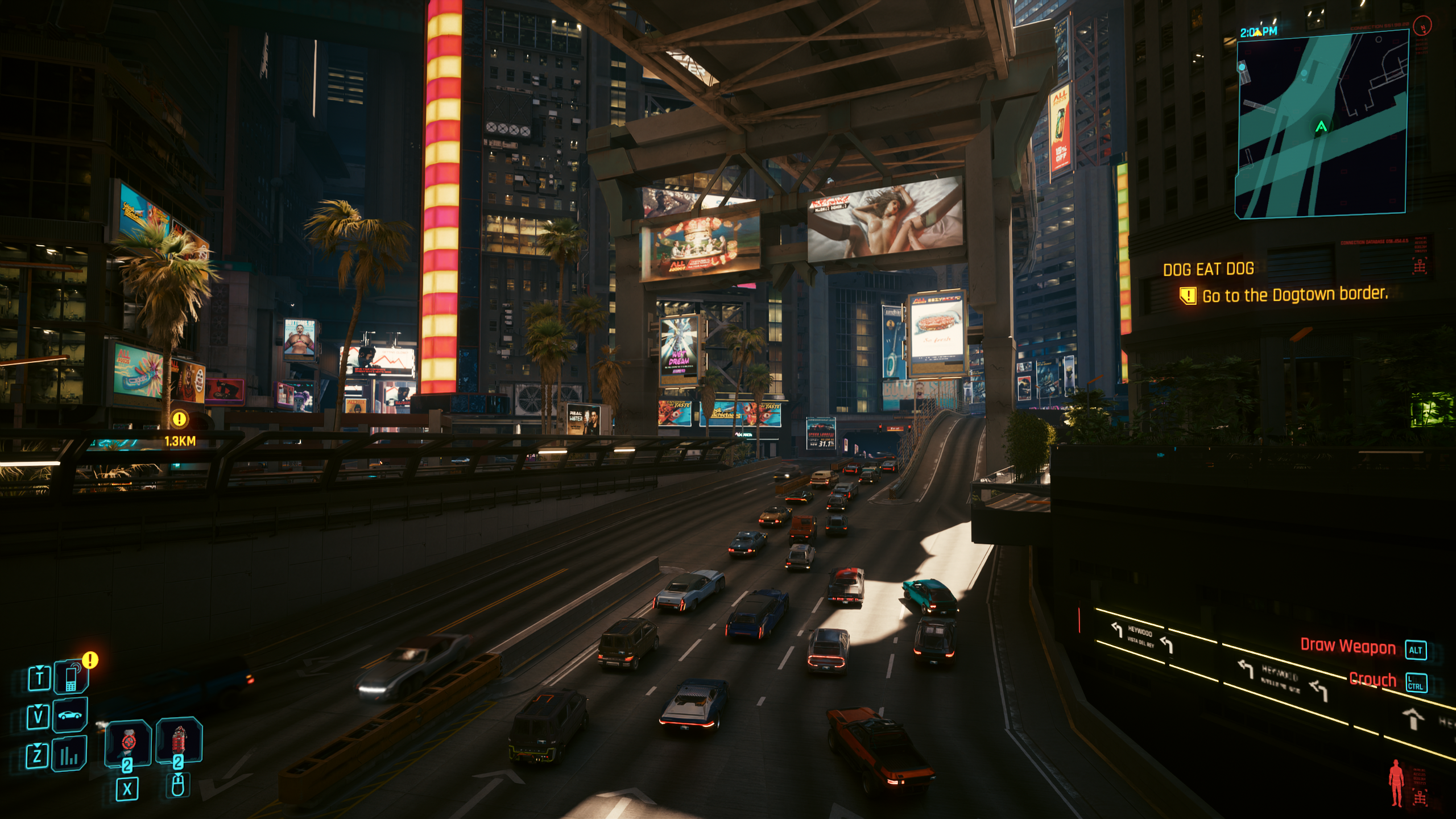Click the car vehicle-summon icon
The width and height of the screenshot is (1456, 819).
70,715
